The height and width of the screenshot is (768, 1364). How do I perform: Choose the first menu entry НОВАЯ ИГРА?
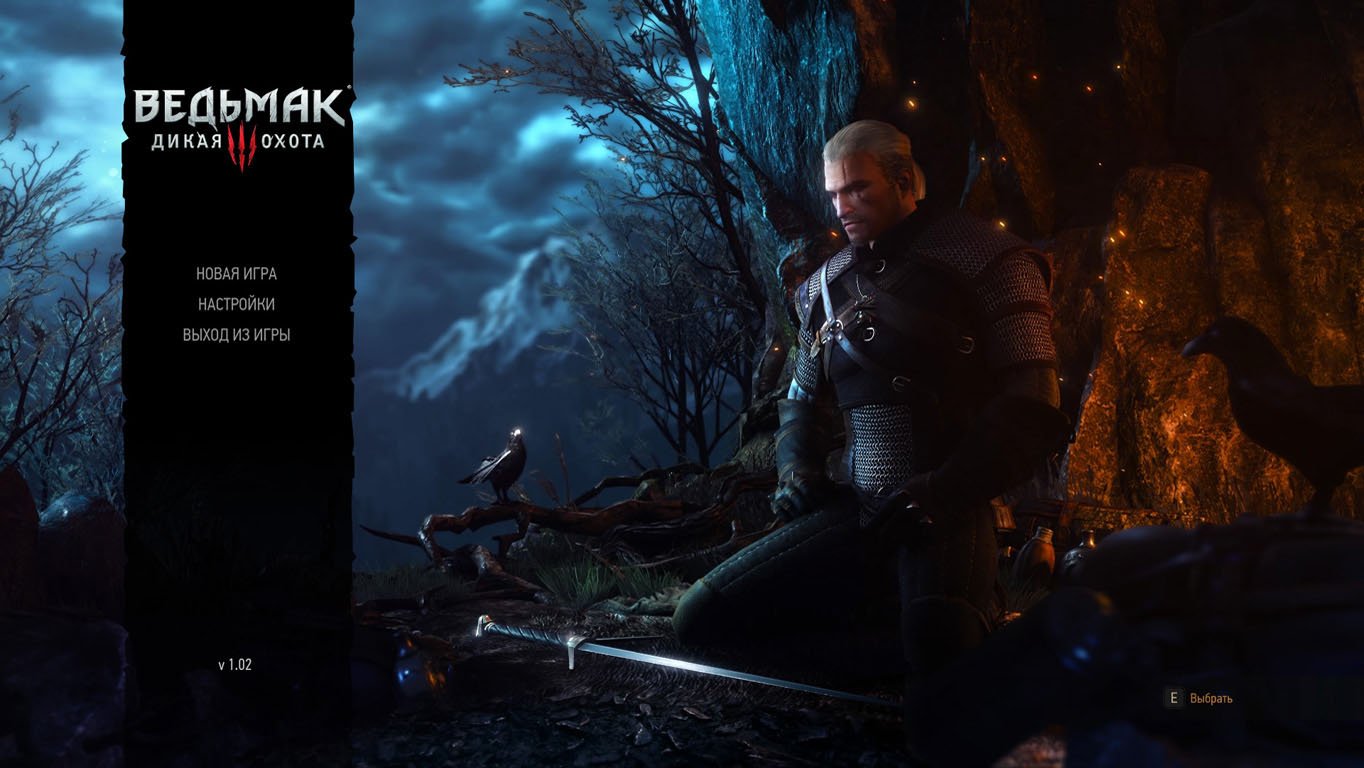click(x=236, y=272)
